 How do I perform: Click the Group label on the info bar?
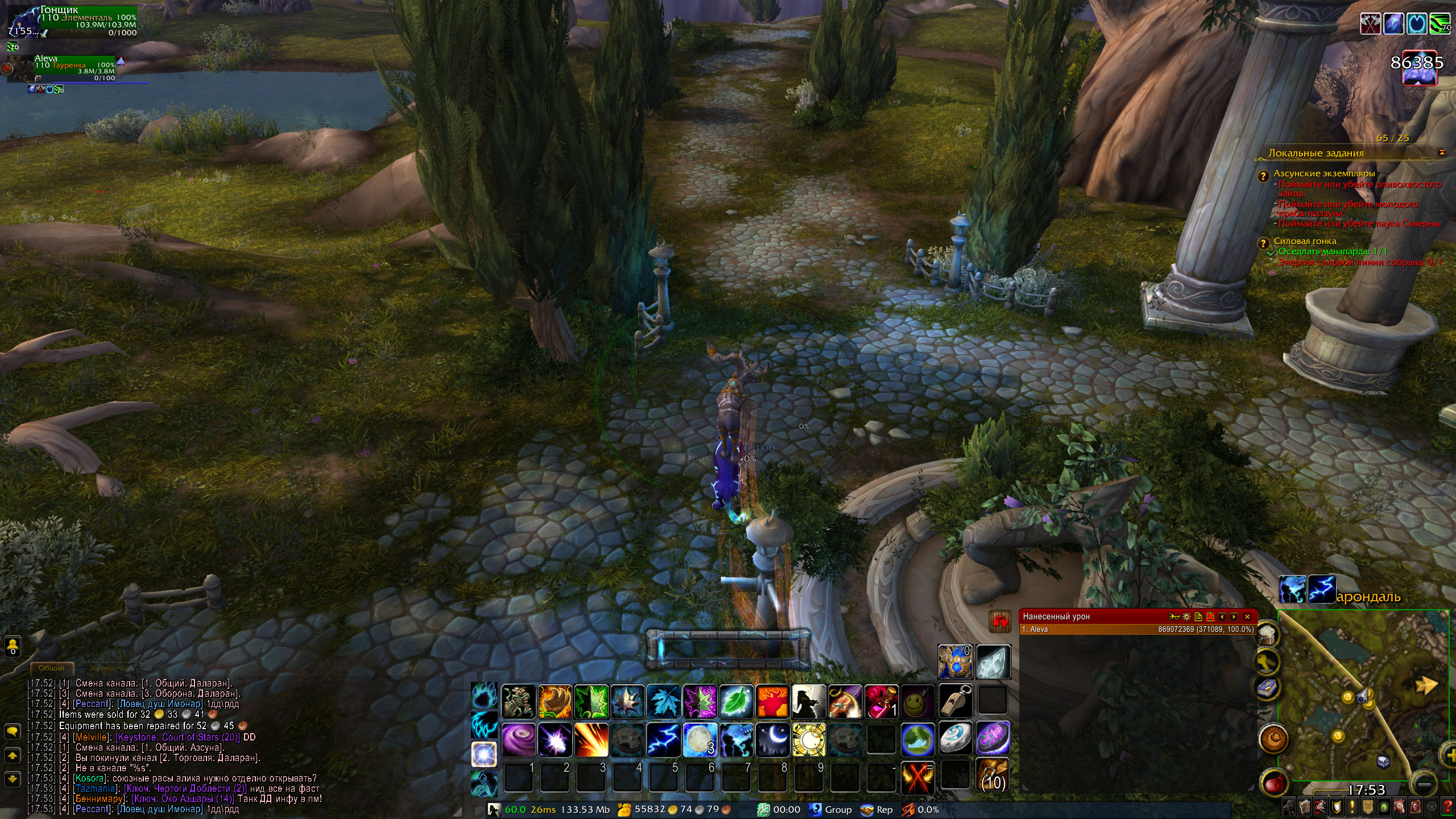838,809
